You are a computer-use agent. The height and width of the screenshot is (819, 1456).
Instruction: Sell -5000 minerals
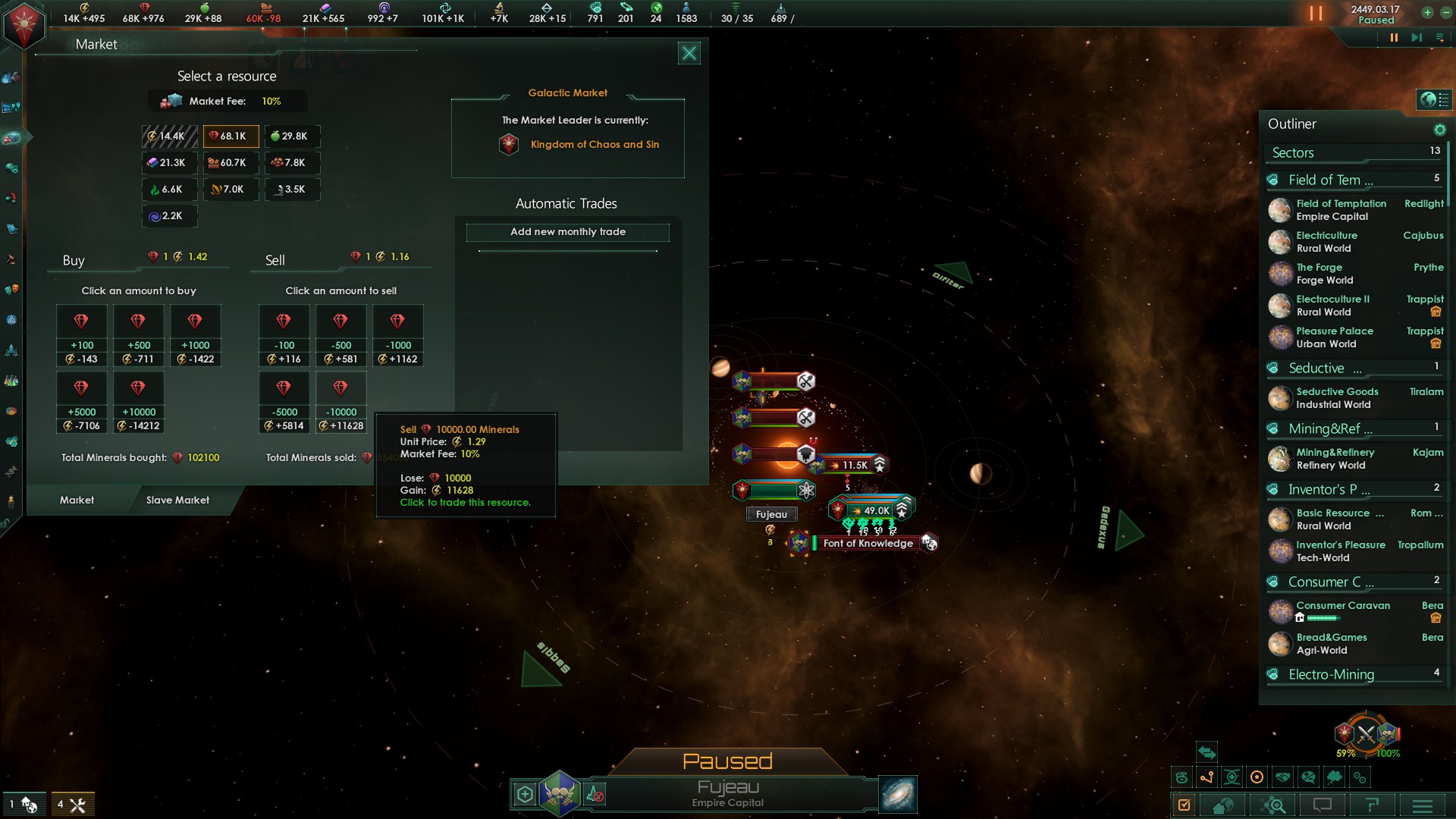[284, 403]
